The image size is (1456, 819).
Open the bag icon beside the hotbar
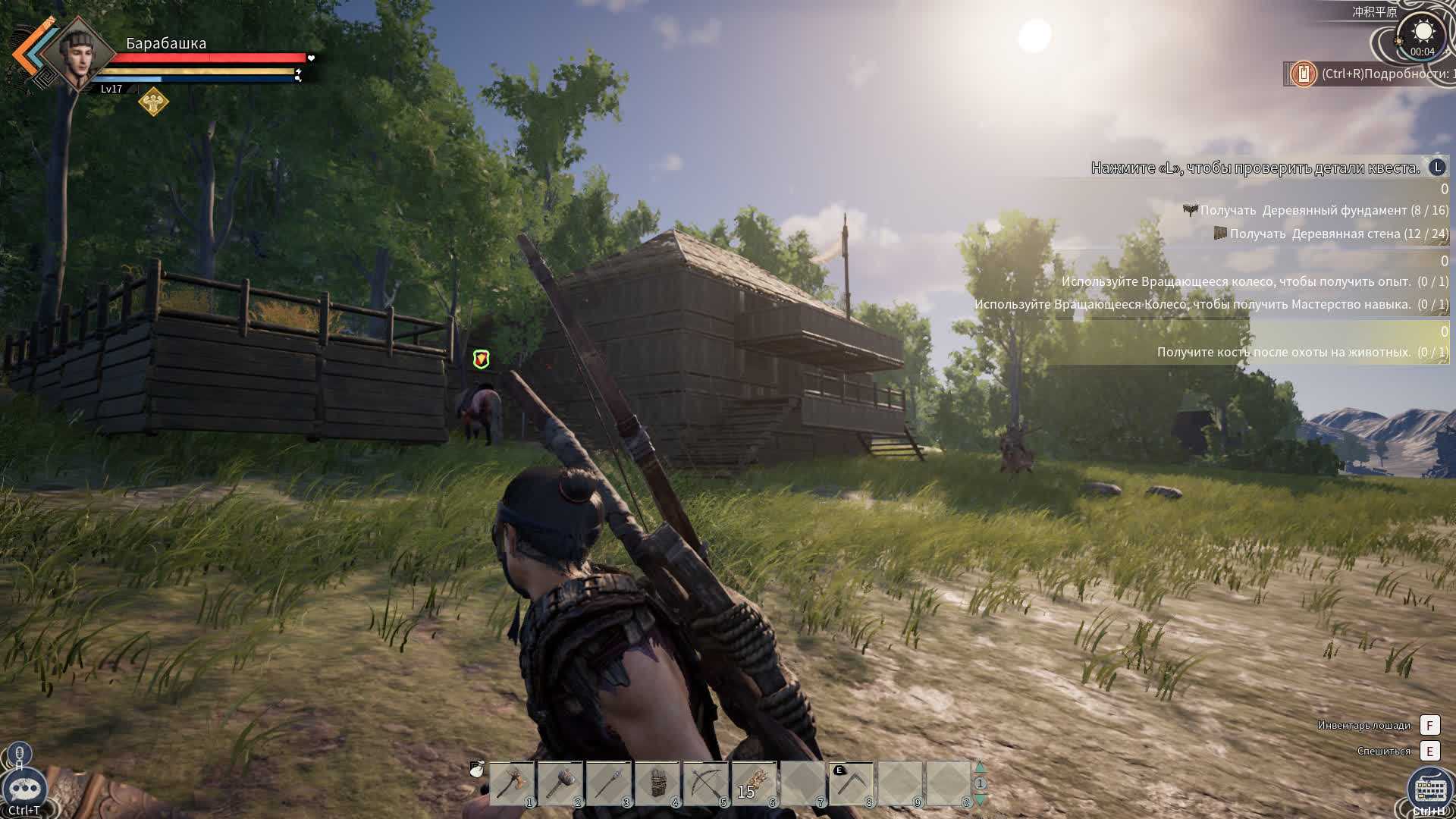coord(477,770)
